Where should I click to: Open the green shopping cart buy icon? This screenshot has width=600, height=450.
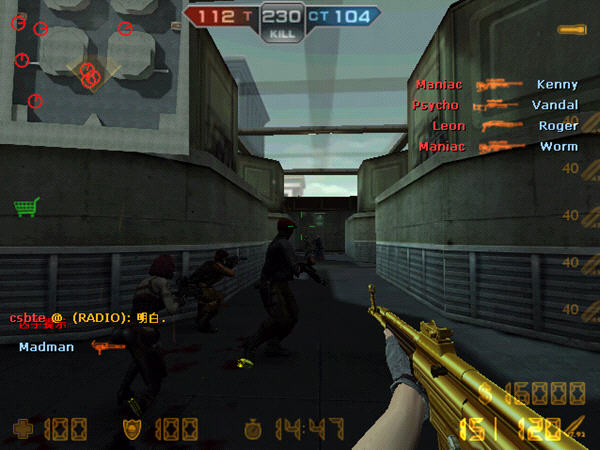coord(26,207)
